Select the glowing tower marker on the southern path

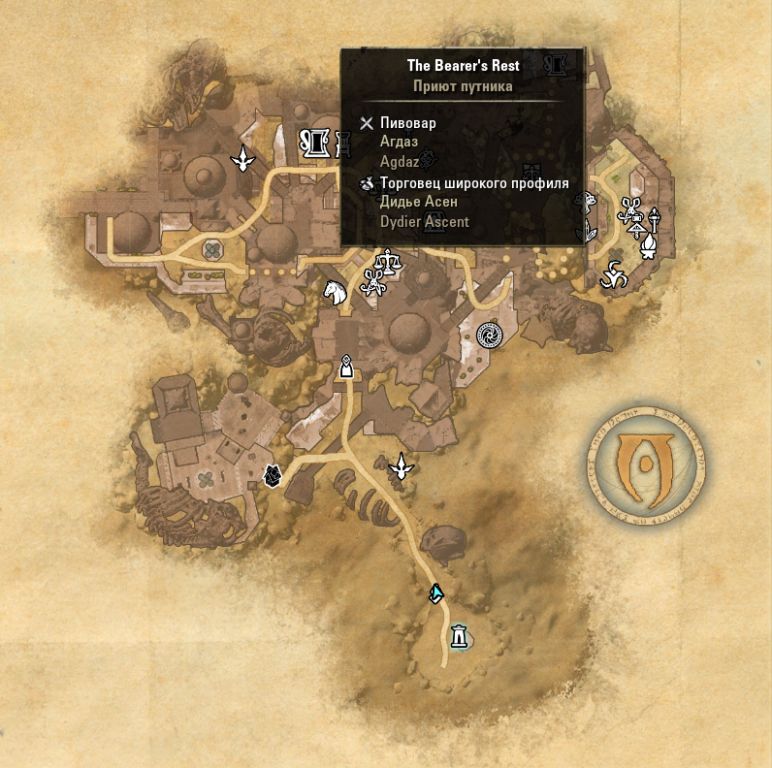(x=459, y=635)
